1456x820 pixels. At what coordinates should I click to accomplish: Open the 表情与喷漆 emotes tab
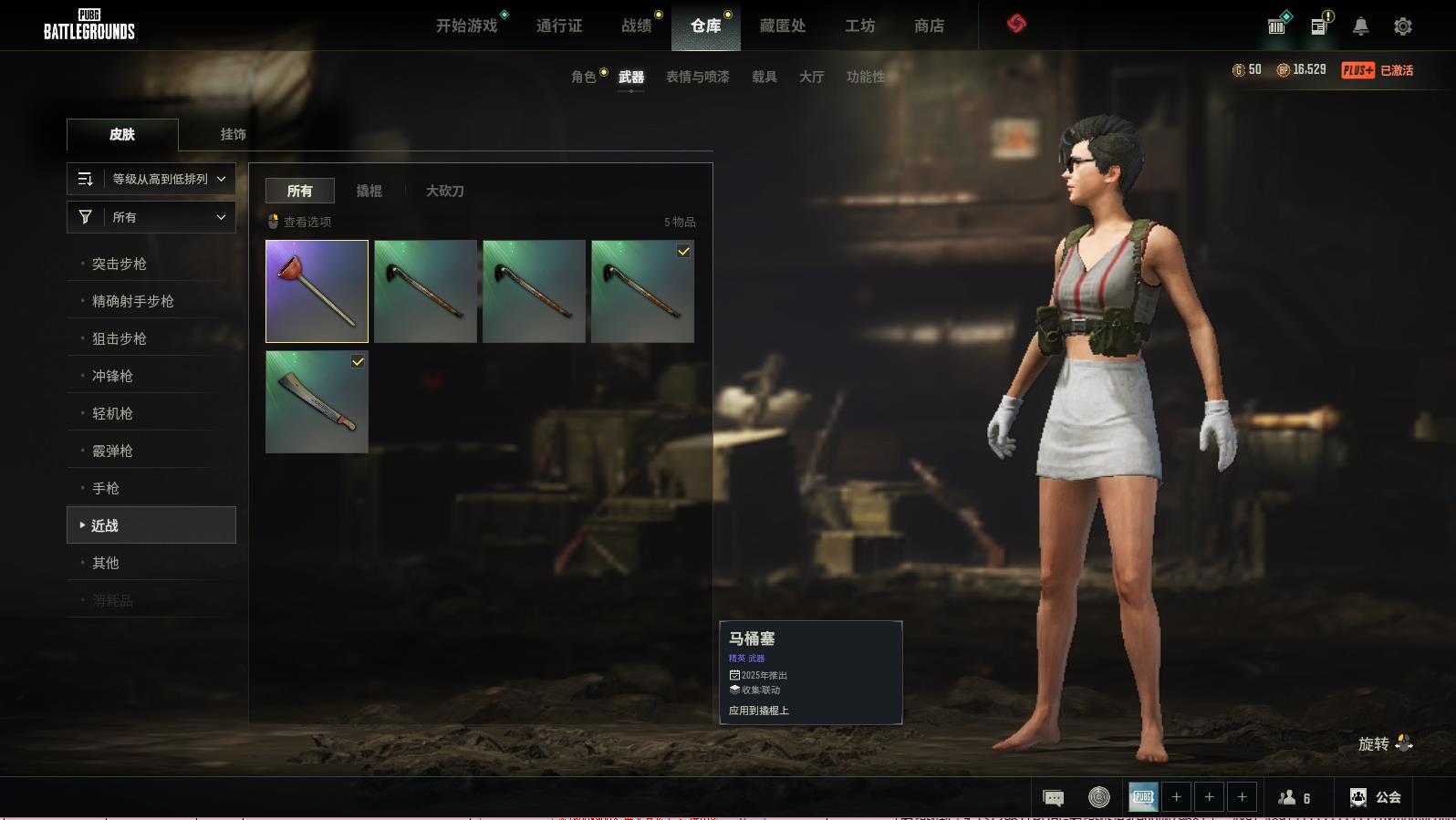coord(697,77)
